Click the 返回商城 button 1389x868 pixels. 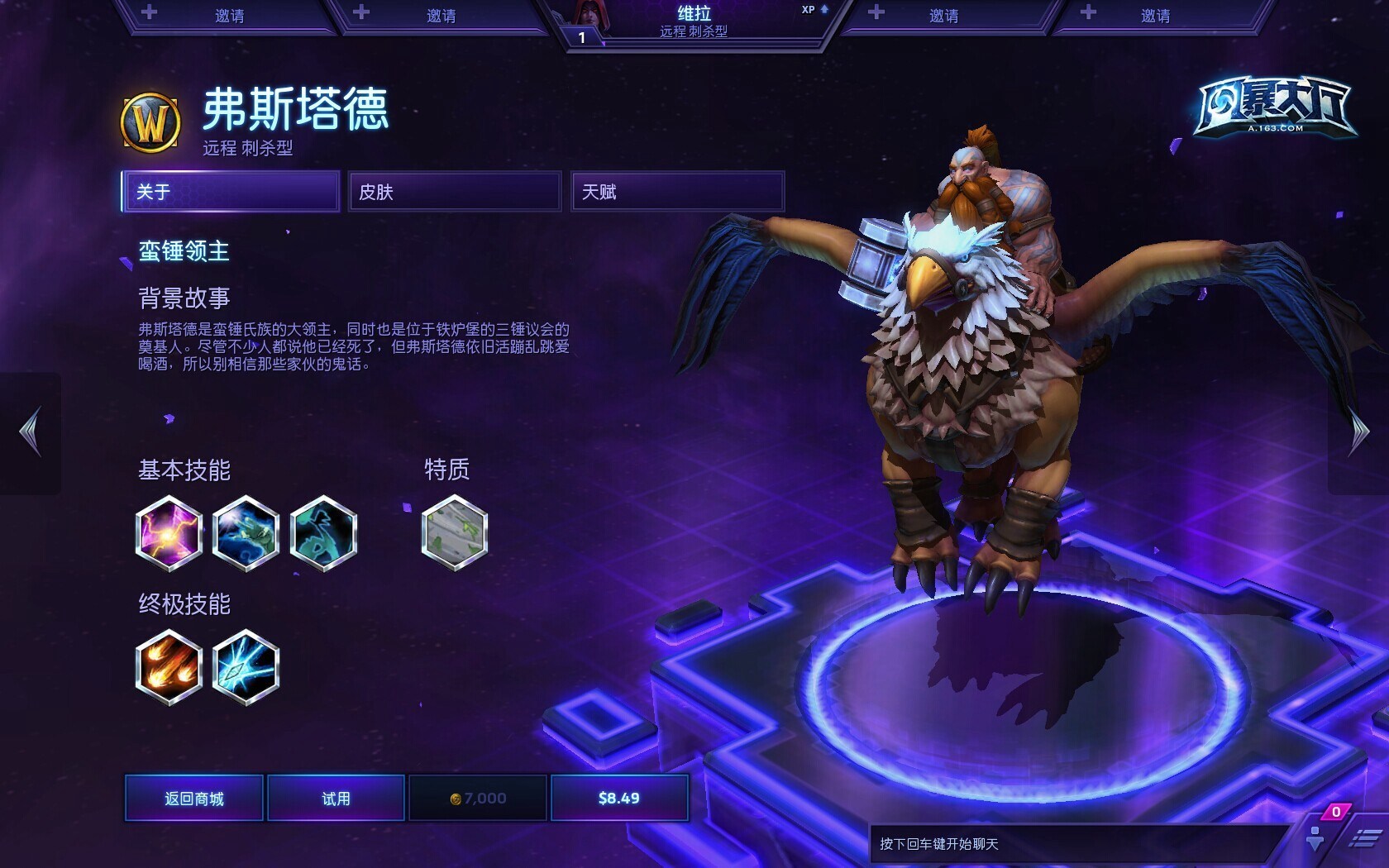194,798
